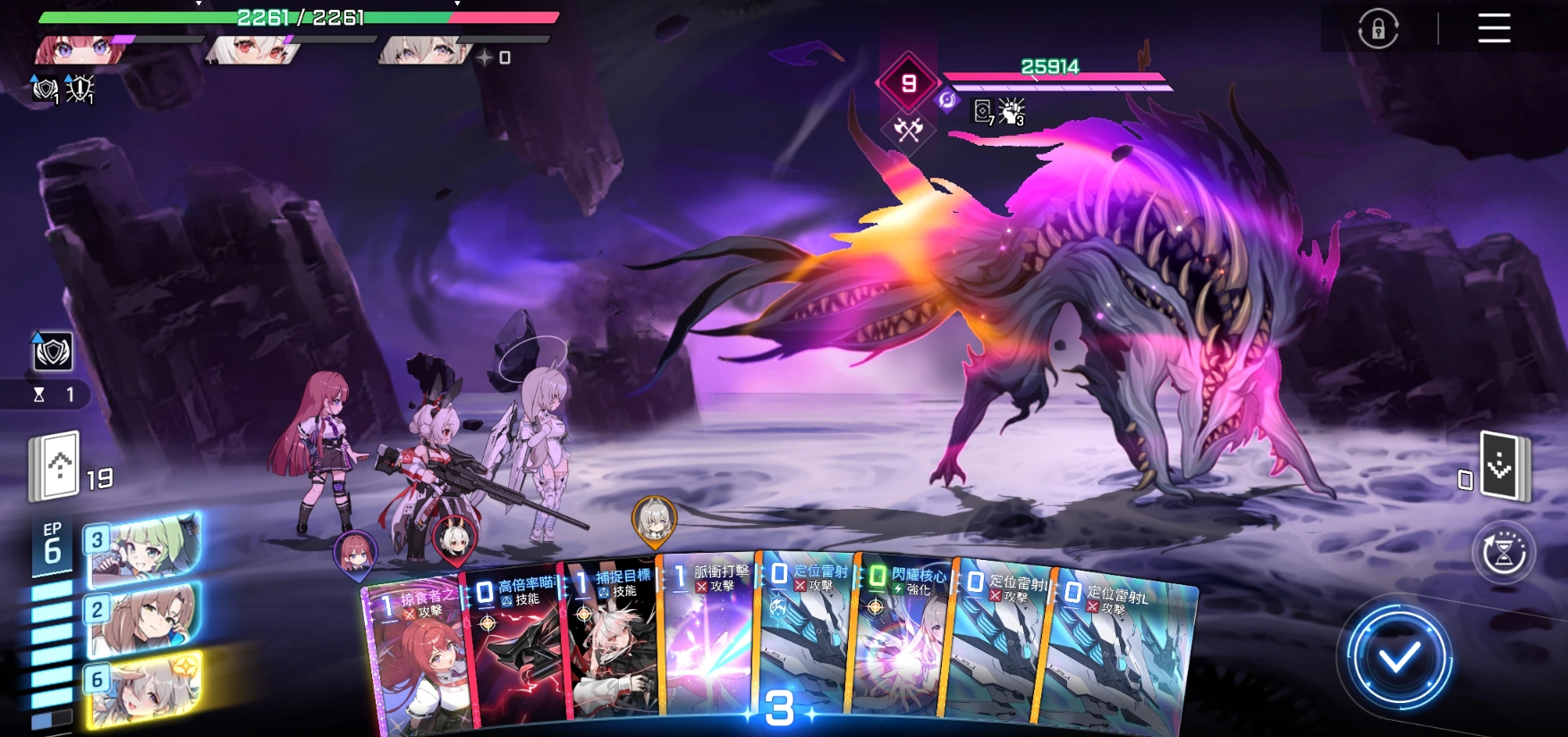Tap the hourglass speed button
The width and height of the screenshot is (1568, 737).
(1504, 553)
